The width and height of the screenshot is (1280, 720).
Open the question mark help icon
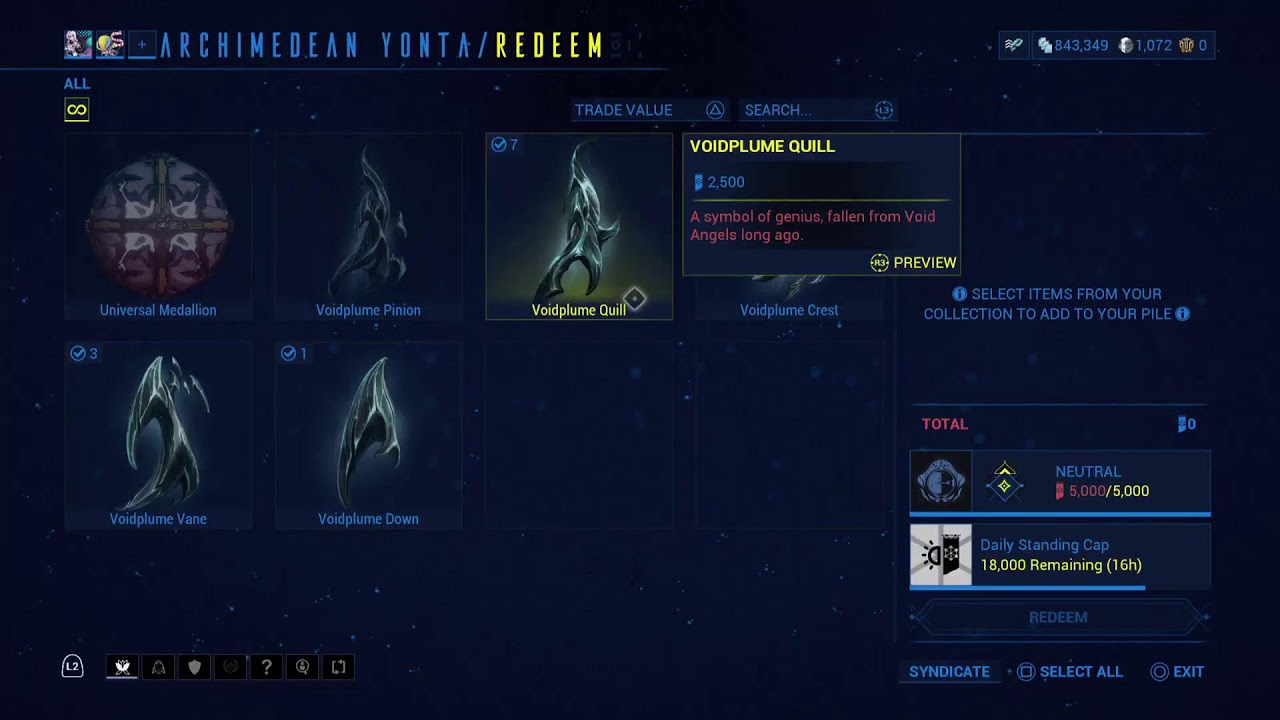click(x=266, y=667)
